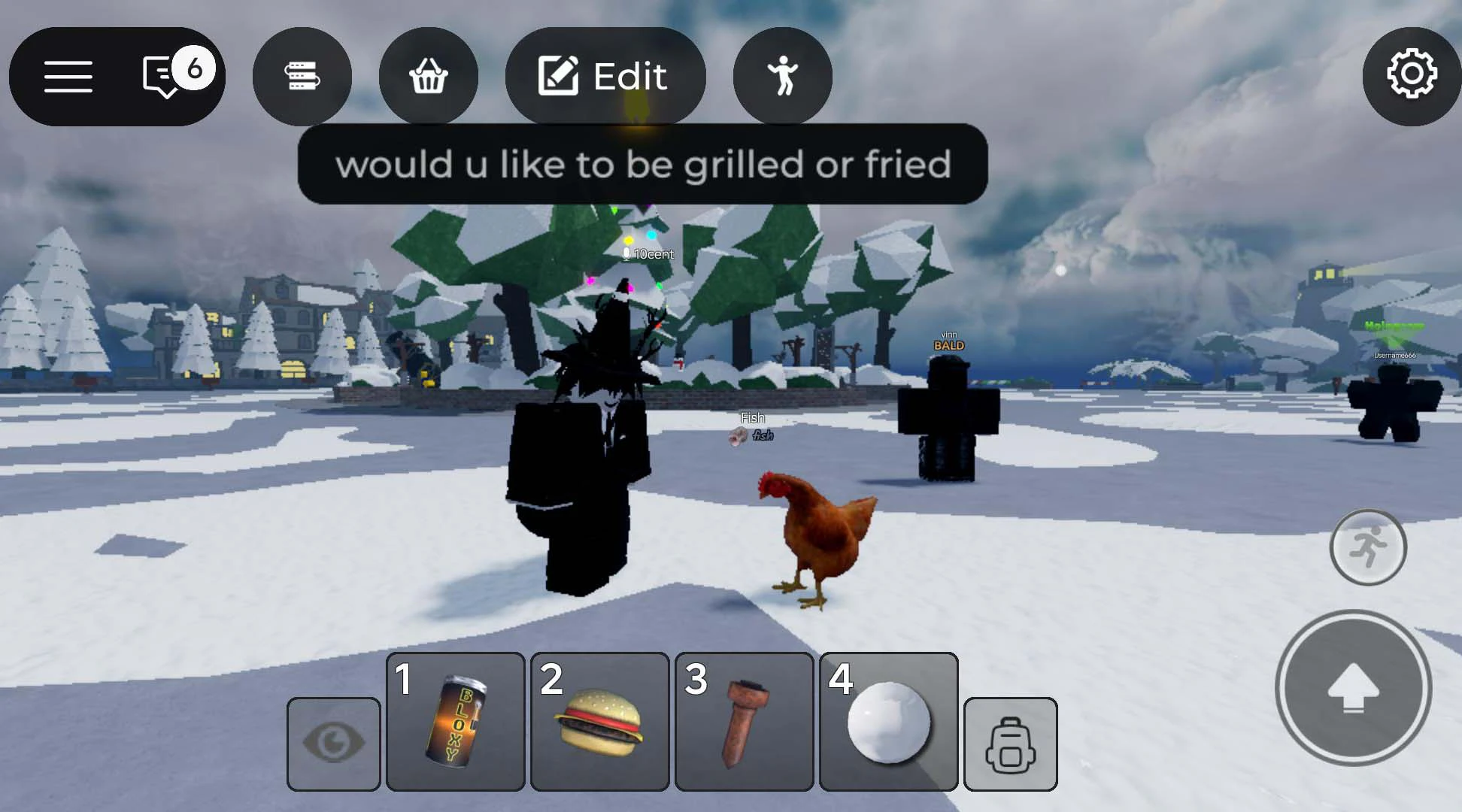Open the shop basket icon

click(x=429, y=76)
